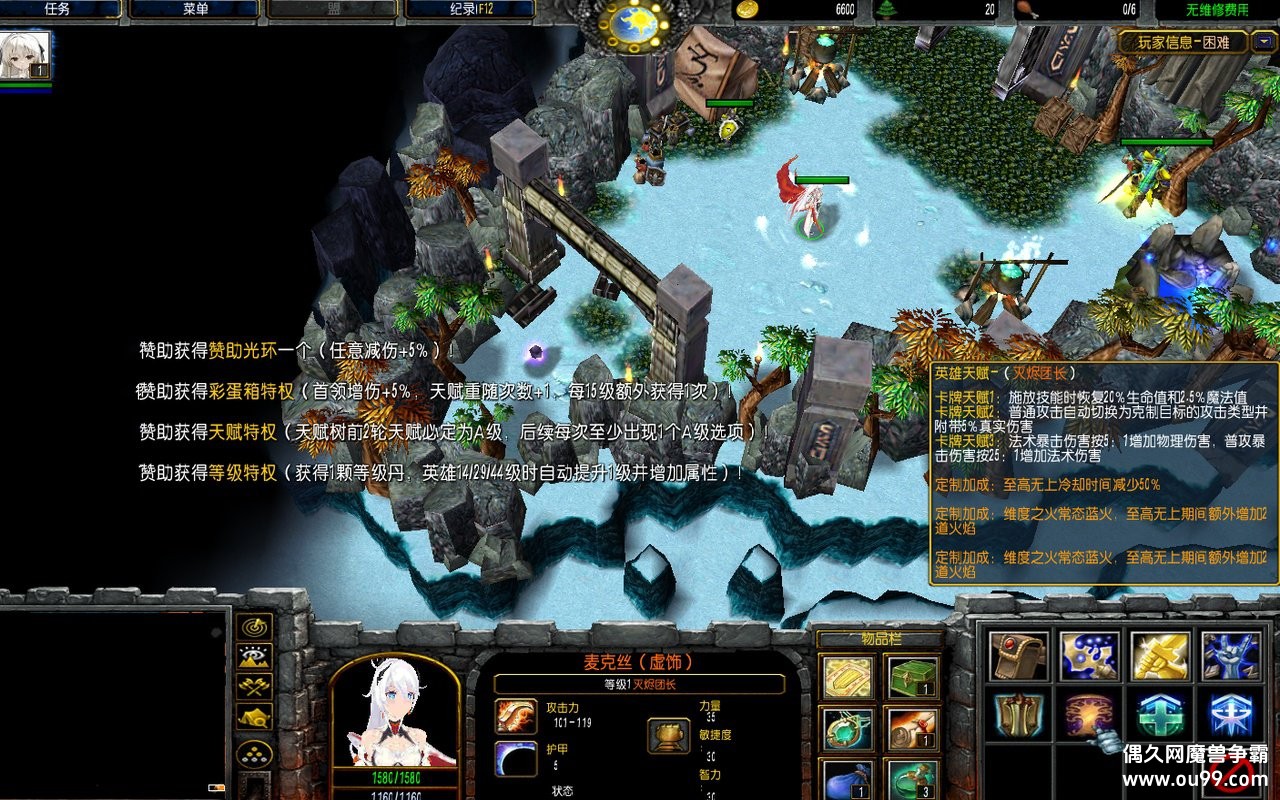Image resolution: width=1280 pixels, height=800 pixels.
Task: Activate the golden sword fist ability
Action: click(x=1160, y=656)
